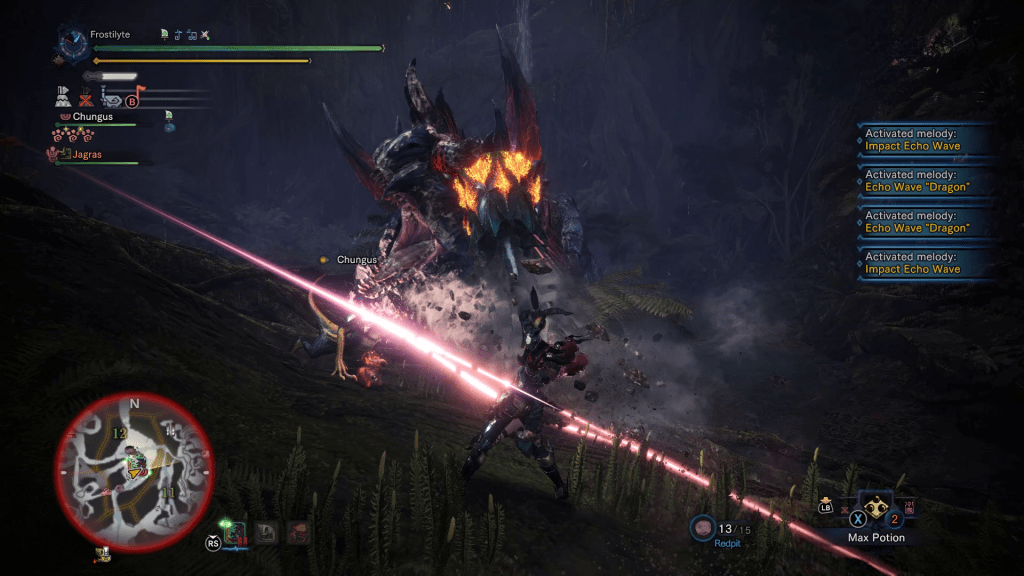
Task: Select Palico Jagras in the party list
Action: click(87, 155)
